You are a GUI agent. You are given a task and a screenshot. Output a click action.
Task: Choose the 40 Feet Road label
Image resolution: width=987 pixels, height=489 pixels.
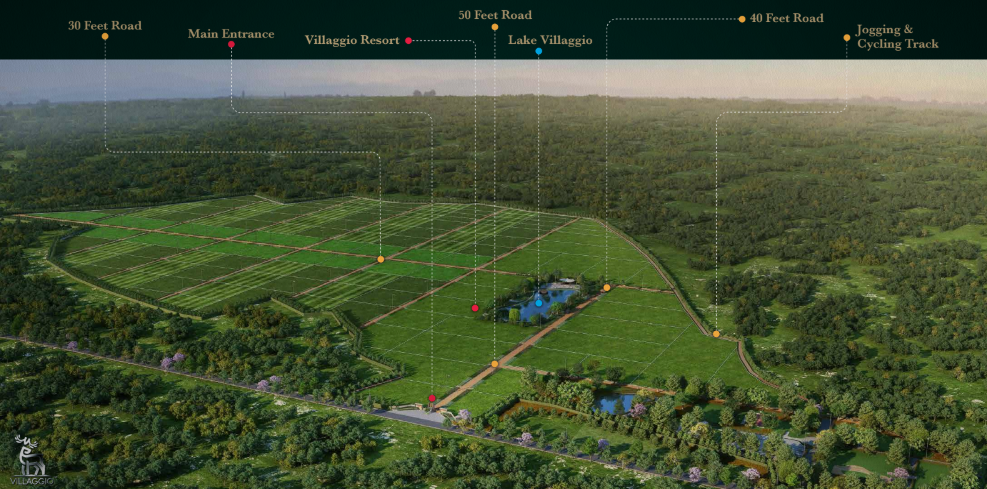(786, 18)
